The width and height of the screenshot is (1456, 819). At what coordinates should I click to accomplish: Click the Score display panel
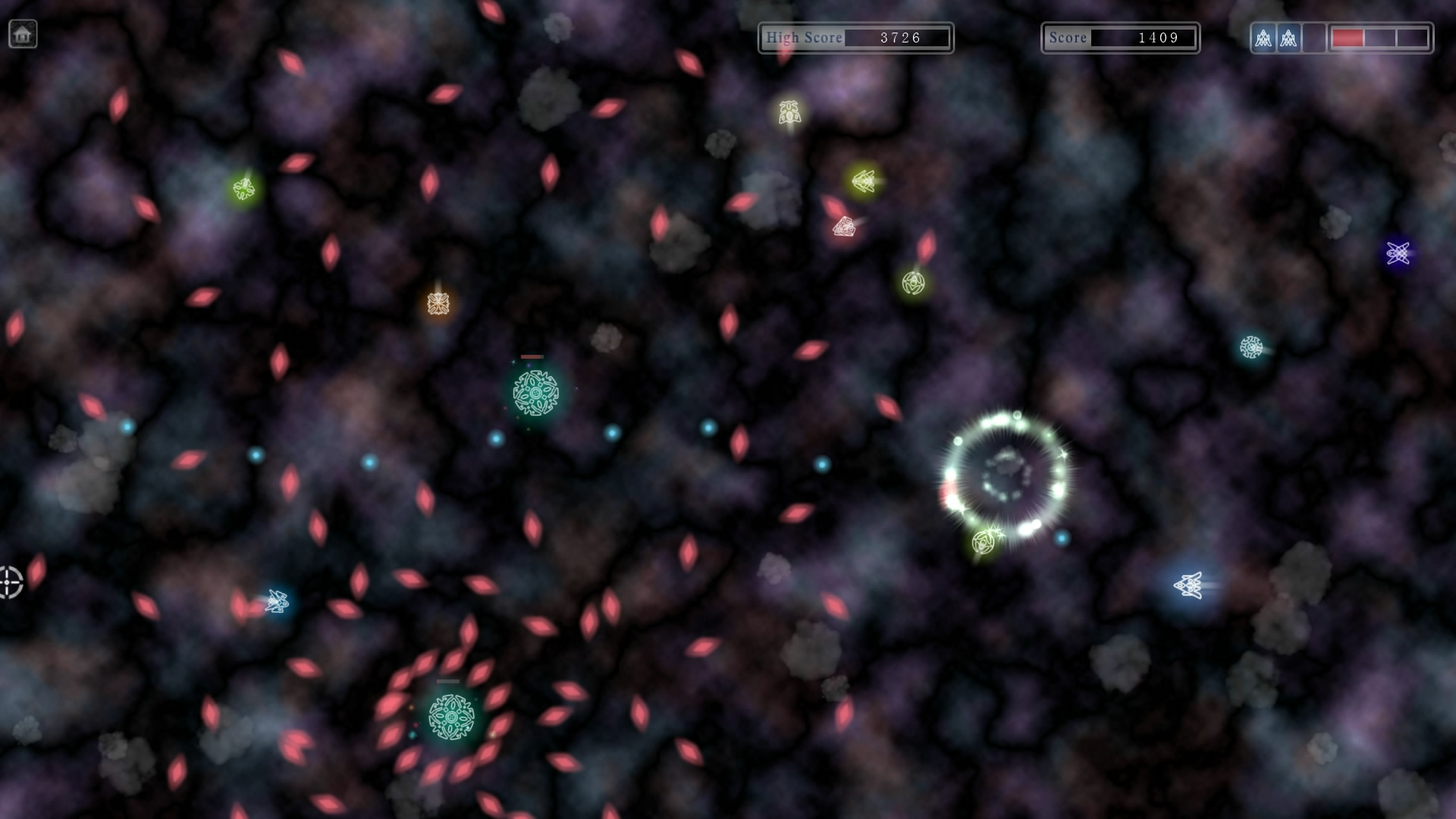(1120, 37)
